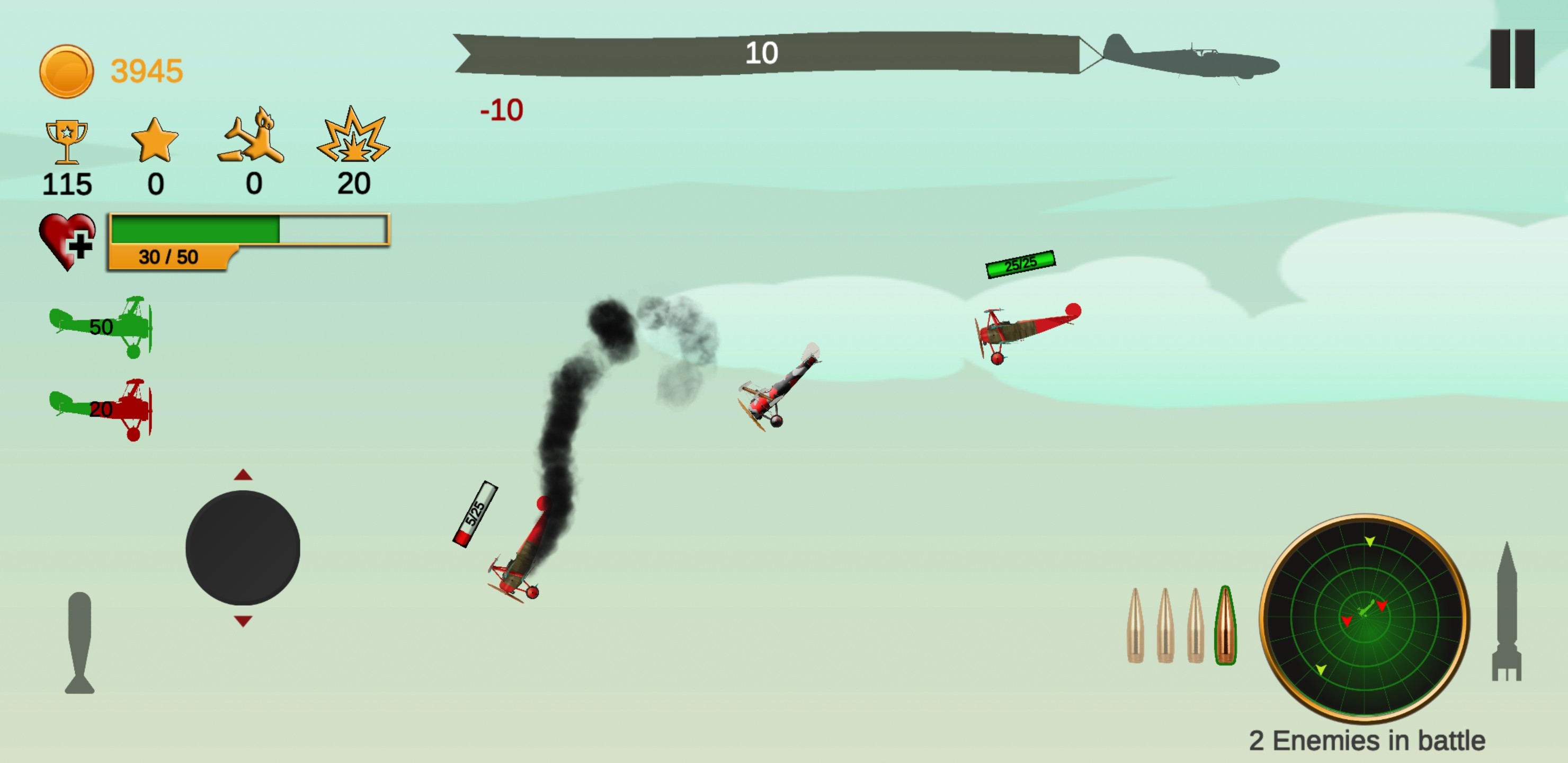Tap the down arrow below the joystick
The width and height of the screenshot is (1568, 763).
tap(243, 620)
